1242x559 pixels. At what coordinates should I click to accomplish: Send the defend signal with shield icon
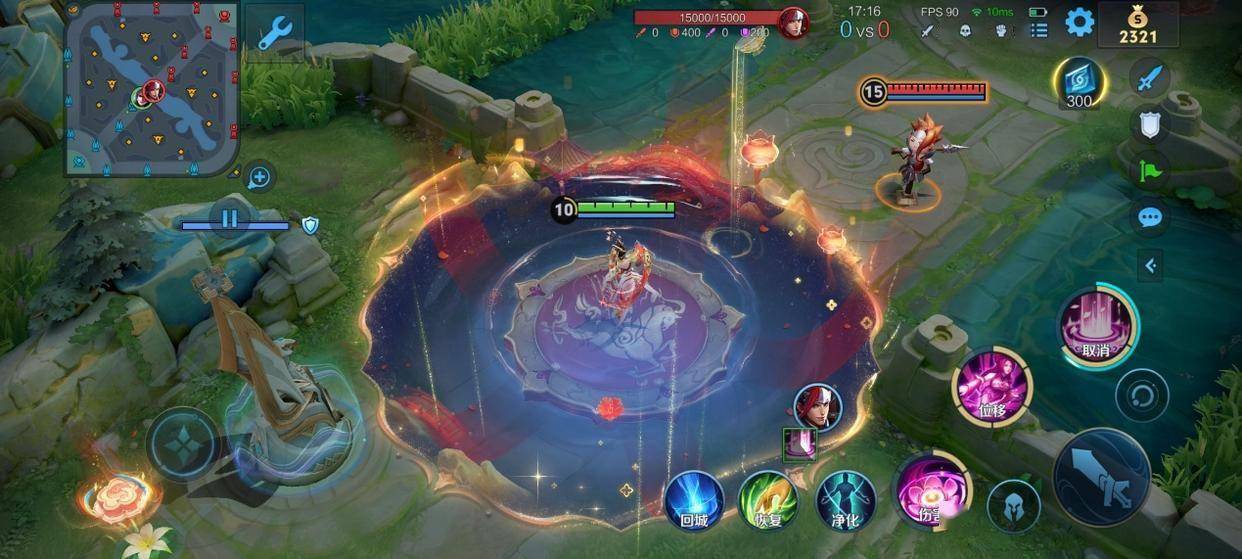[1150, 124]
